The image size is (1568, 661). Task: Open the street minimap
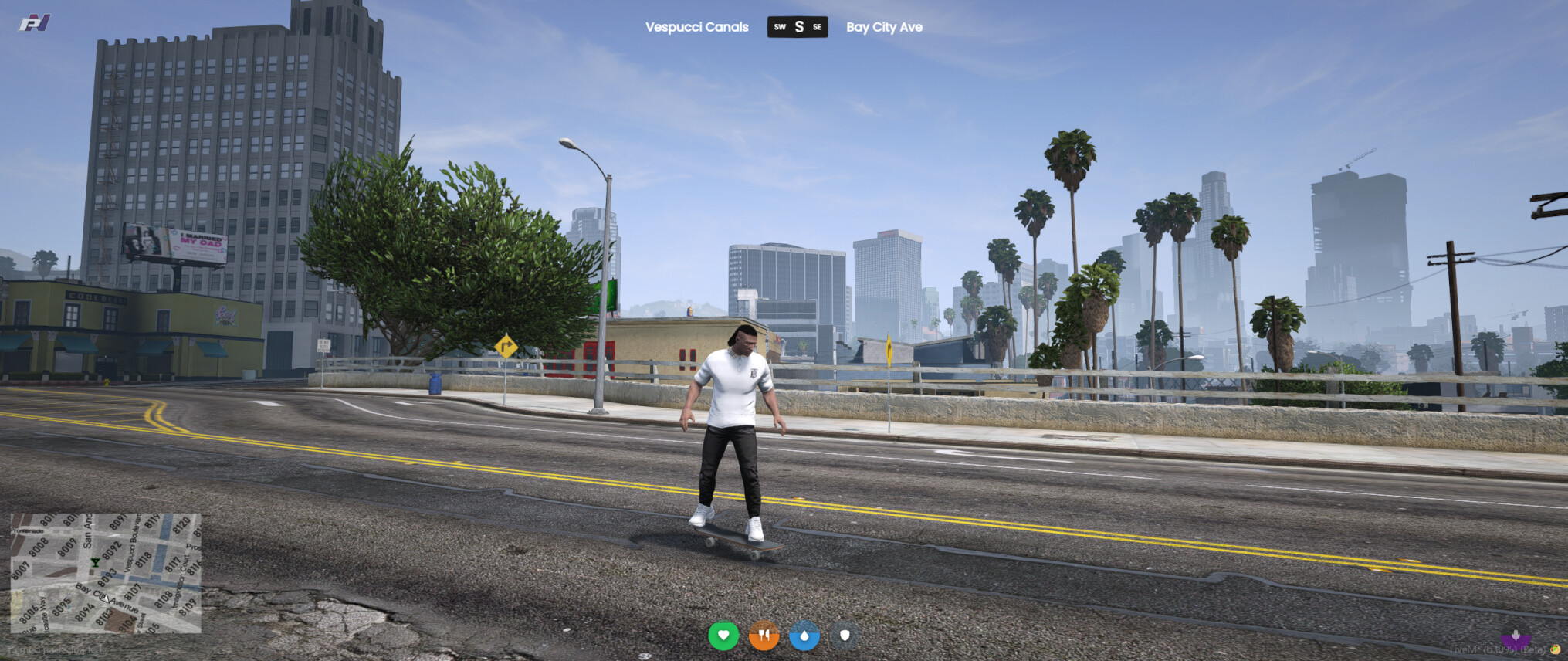click(x=106, y=573)
